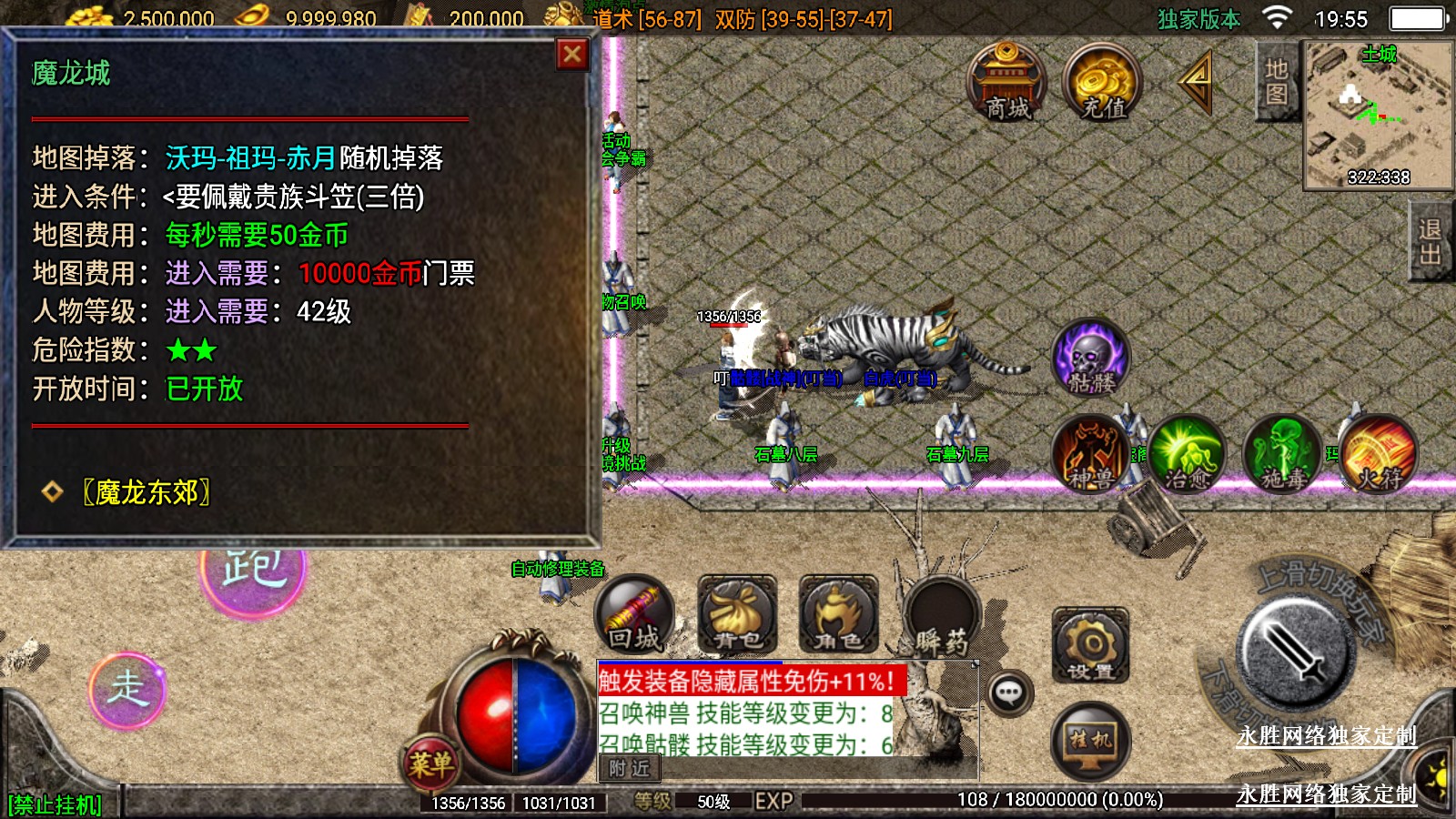
Task: Toggle the 挂机 auto-battle button
Action: pos(1090,741)
